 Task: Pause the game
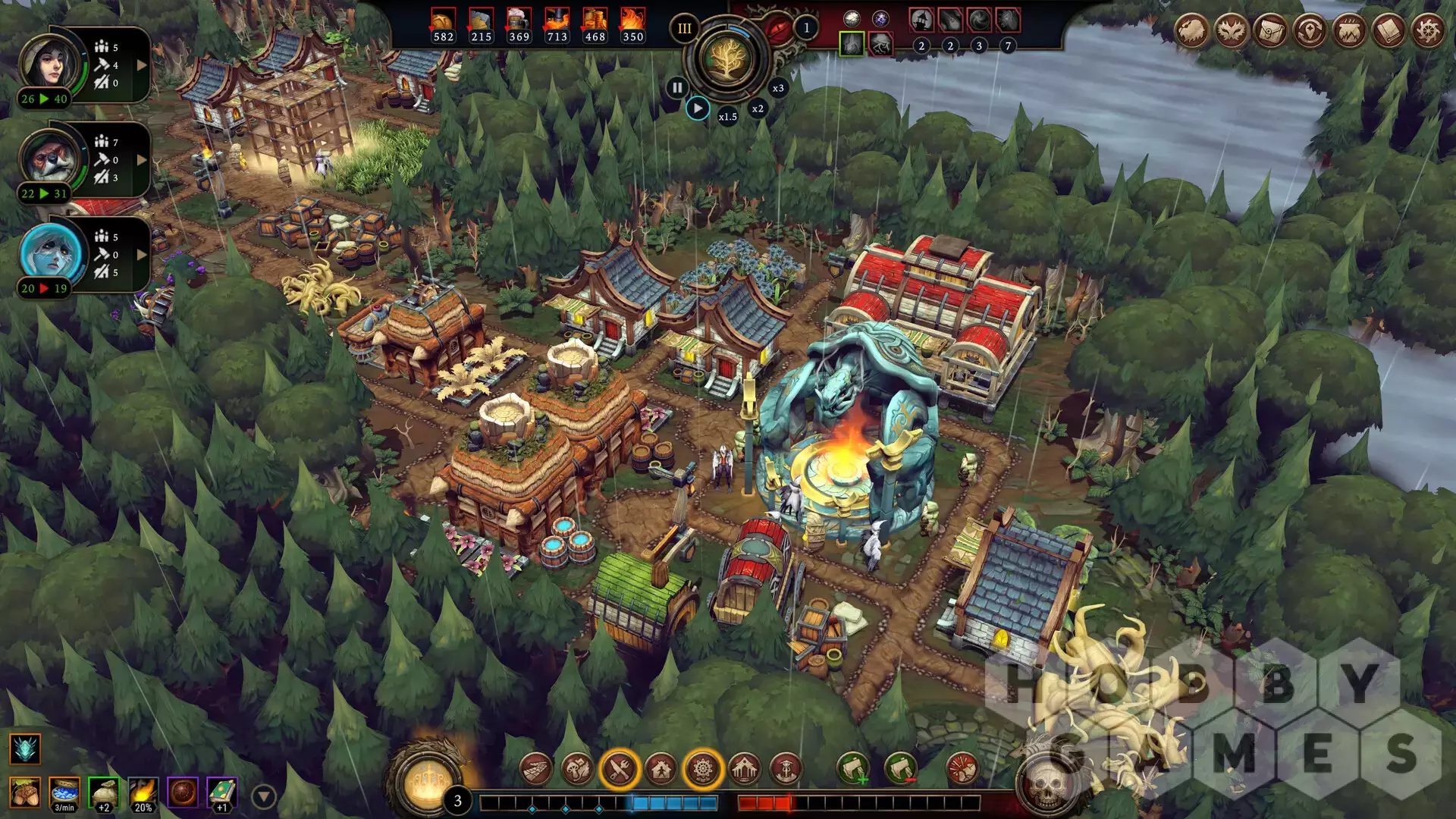click(x=676, y=88)
